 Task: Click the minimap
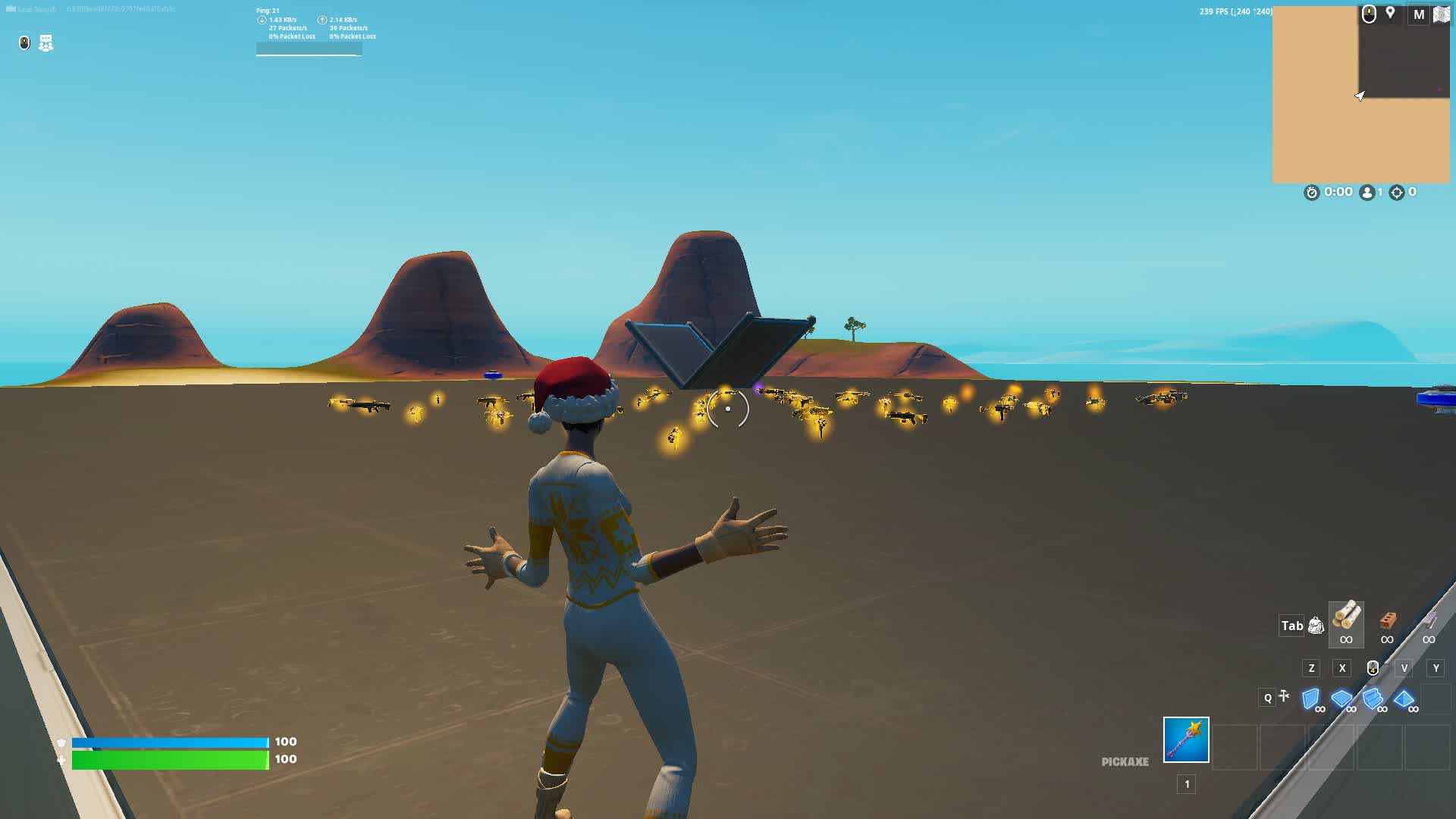coord(1360,95)
